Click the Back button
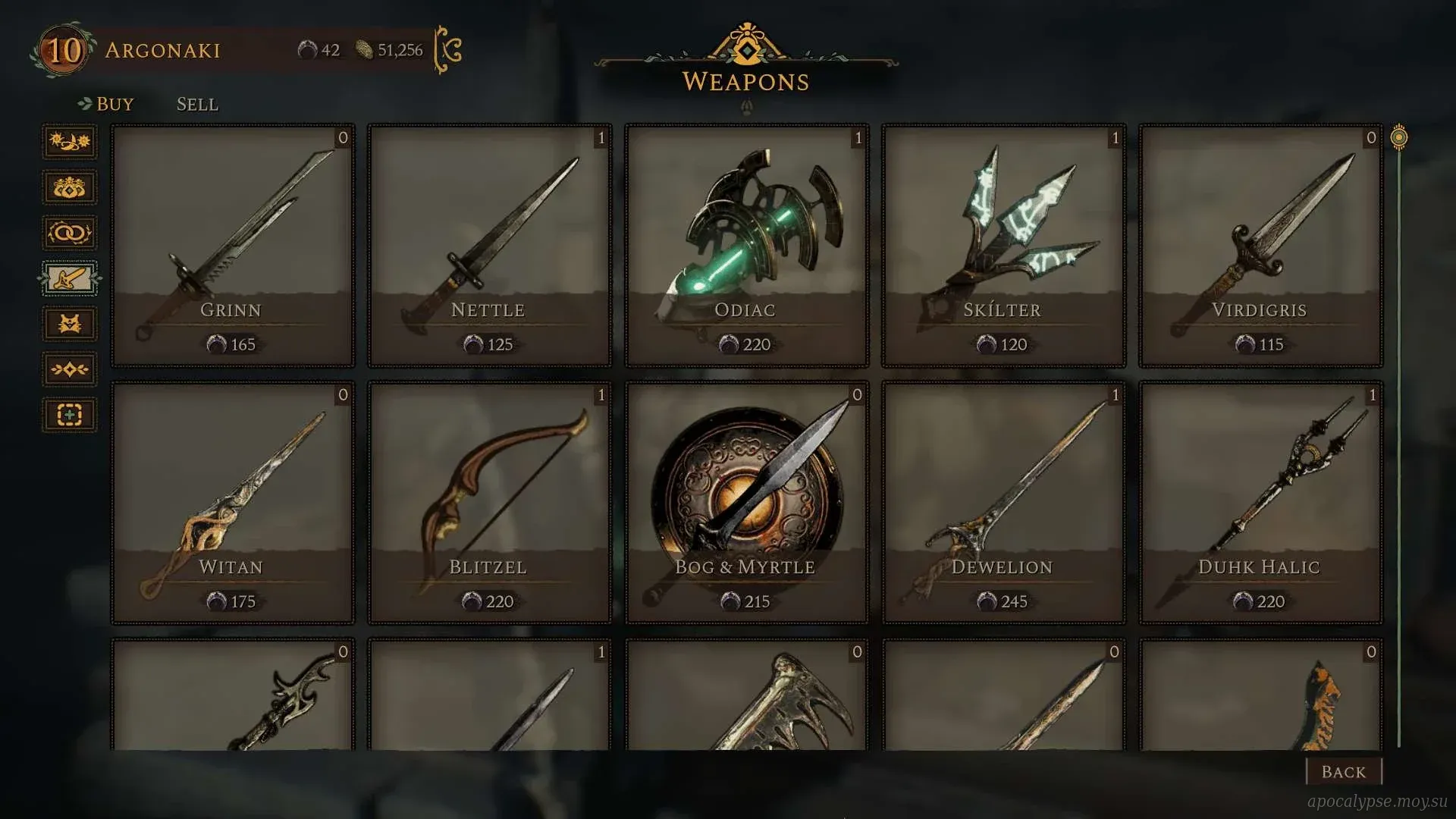Viewport: 1456px width, 819px height. pos(1343,771)
